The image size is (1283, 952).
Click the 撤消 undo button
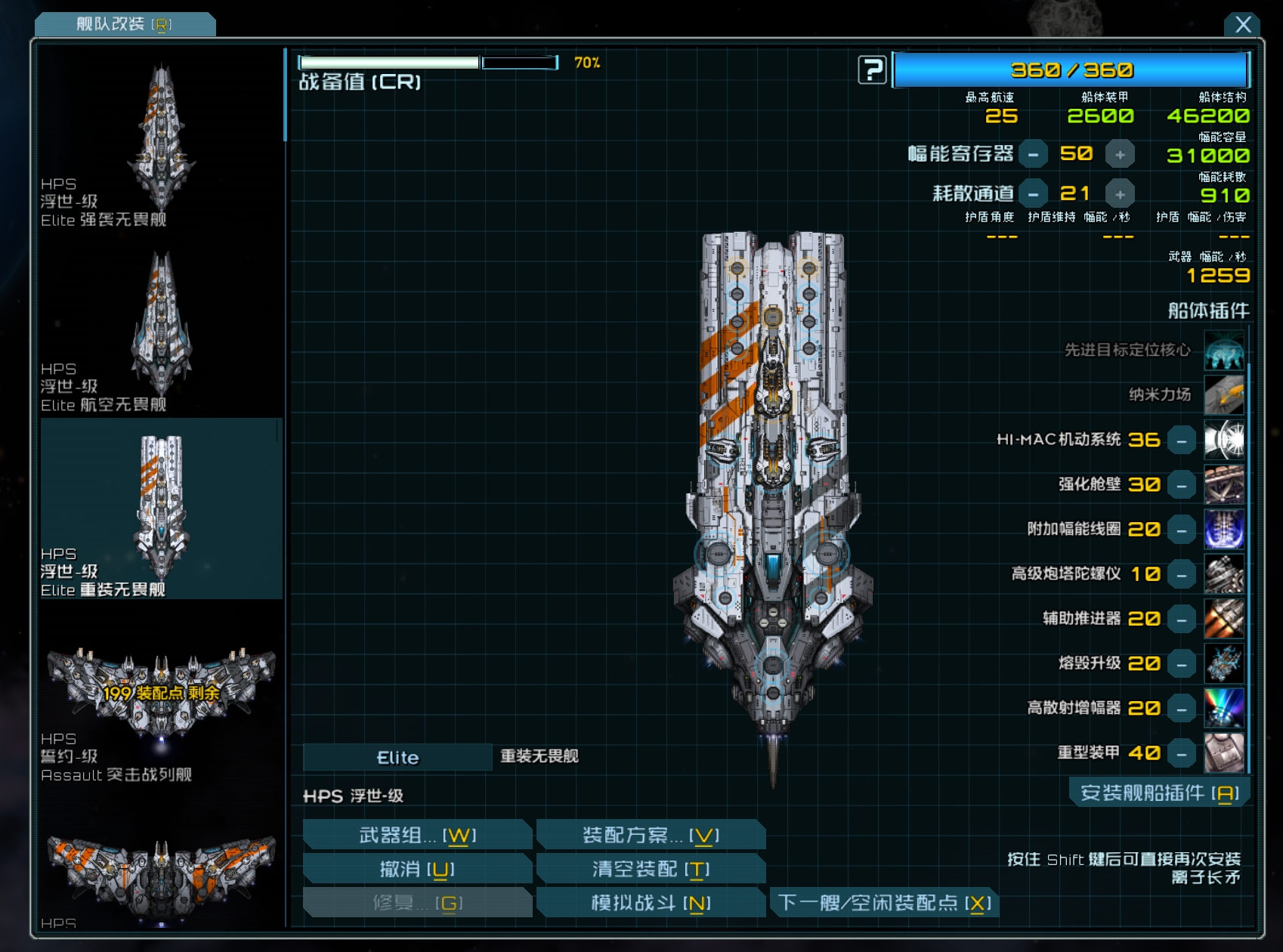point(417,869)
